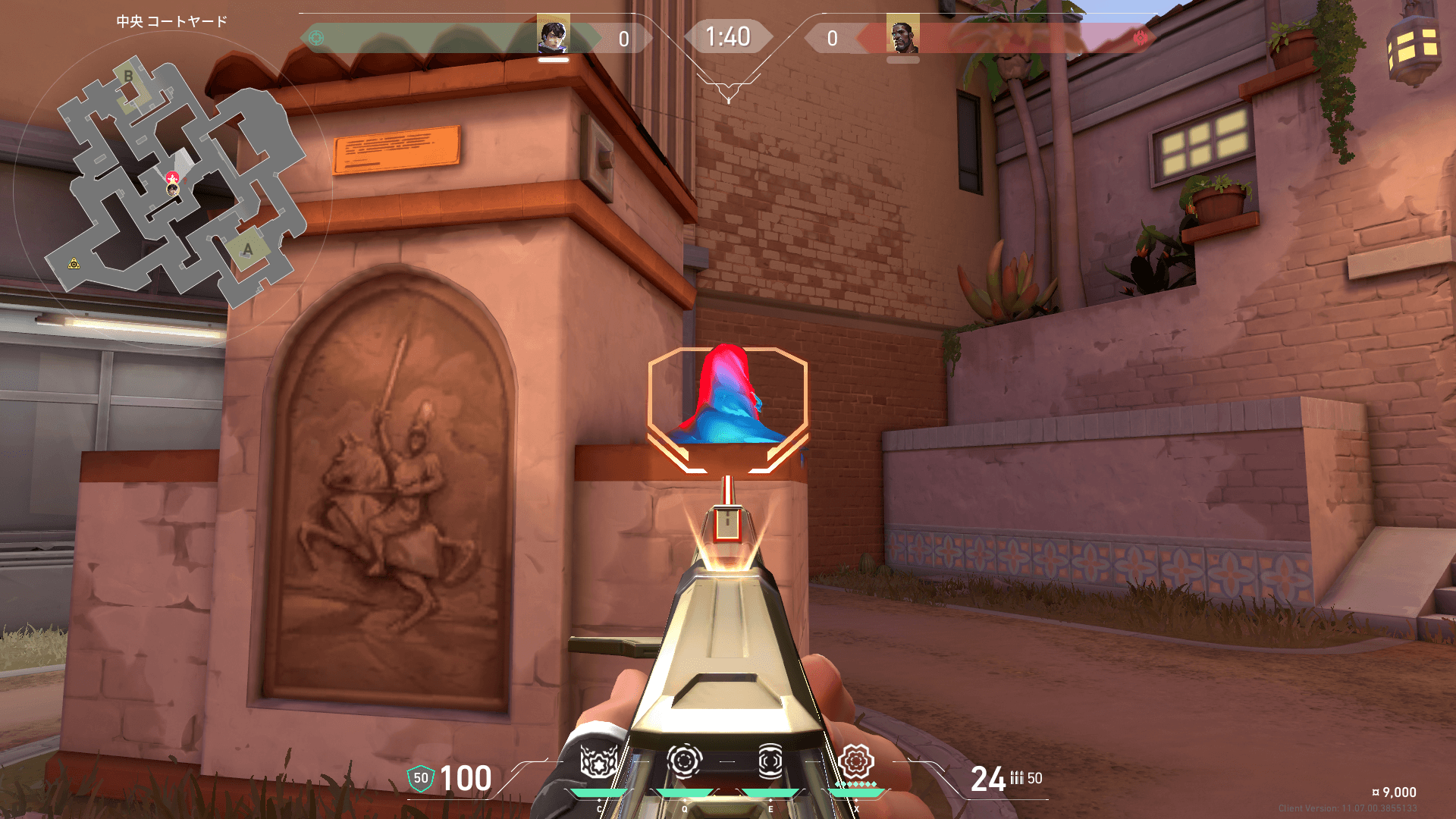Click the green attacker team emblem
Image resolution: width=1456 pixels, height=819 pixels.
tap(316, 38)
